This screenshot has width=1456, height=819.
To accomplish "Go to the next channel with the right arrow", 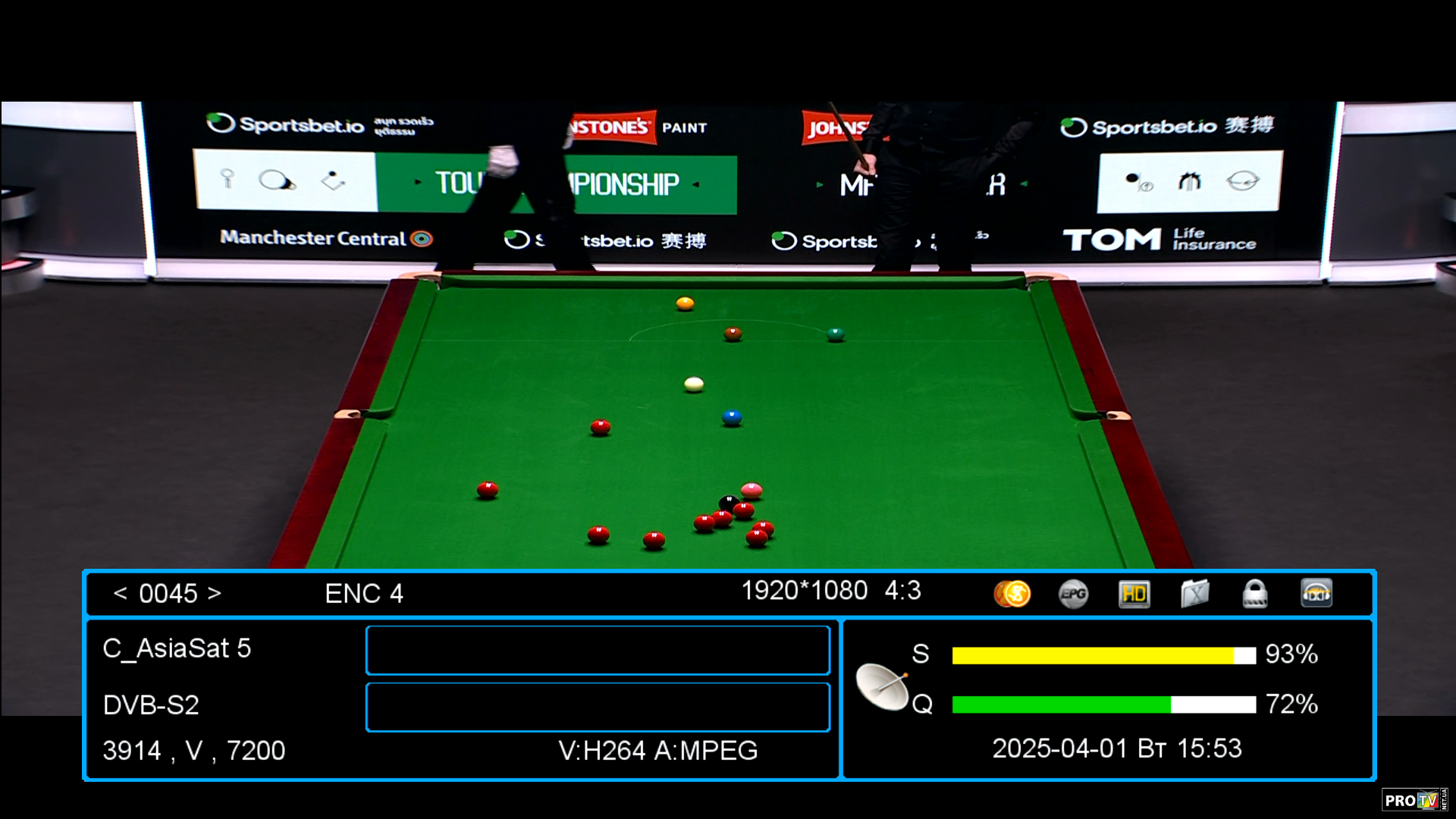I will tap(215, 593).
